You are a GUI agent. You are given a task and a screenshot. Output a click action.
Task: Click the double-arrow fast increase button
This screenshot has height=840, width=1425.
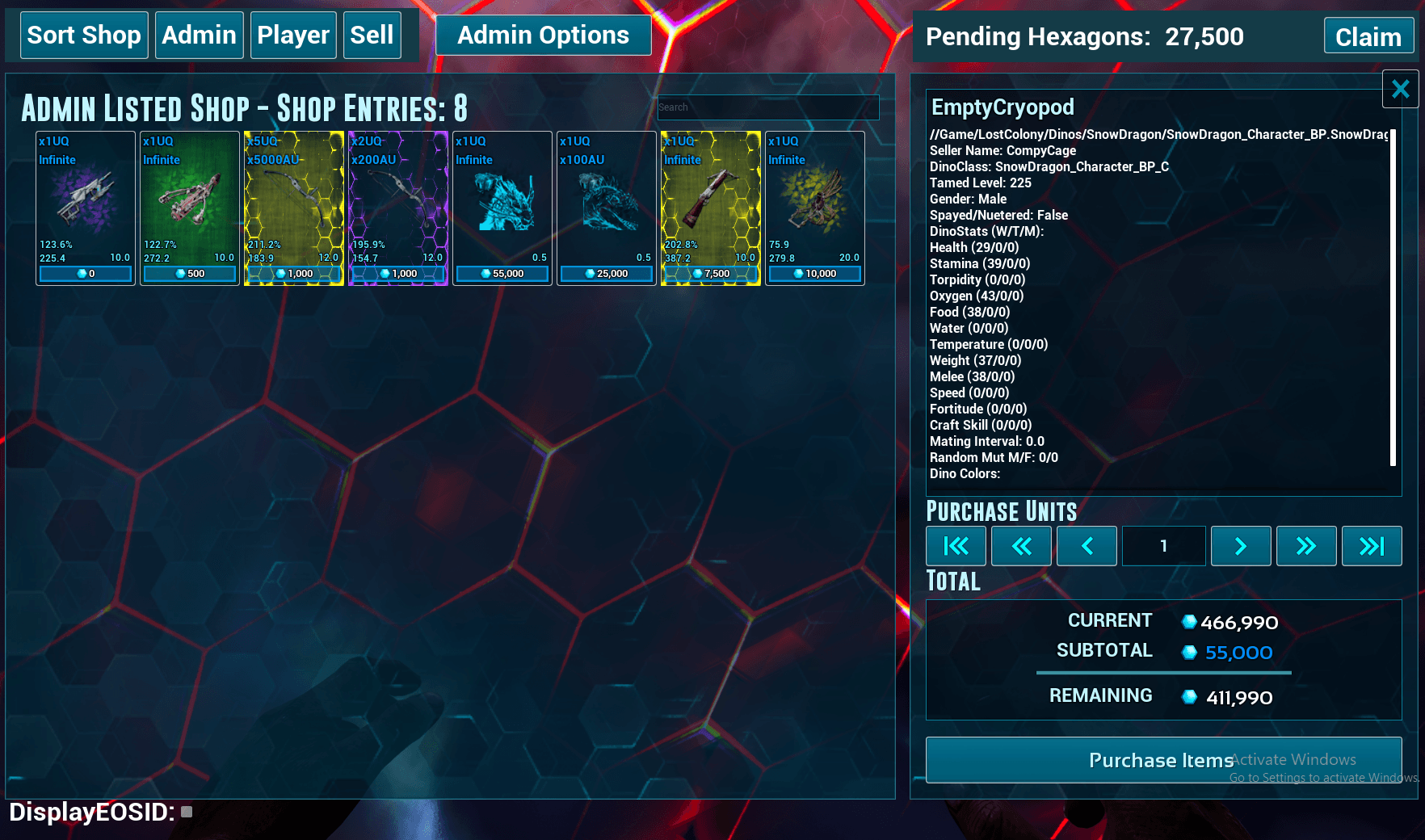click(1305, 547)
